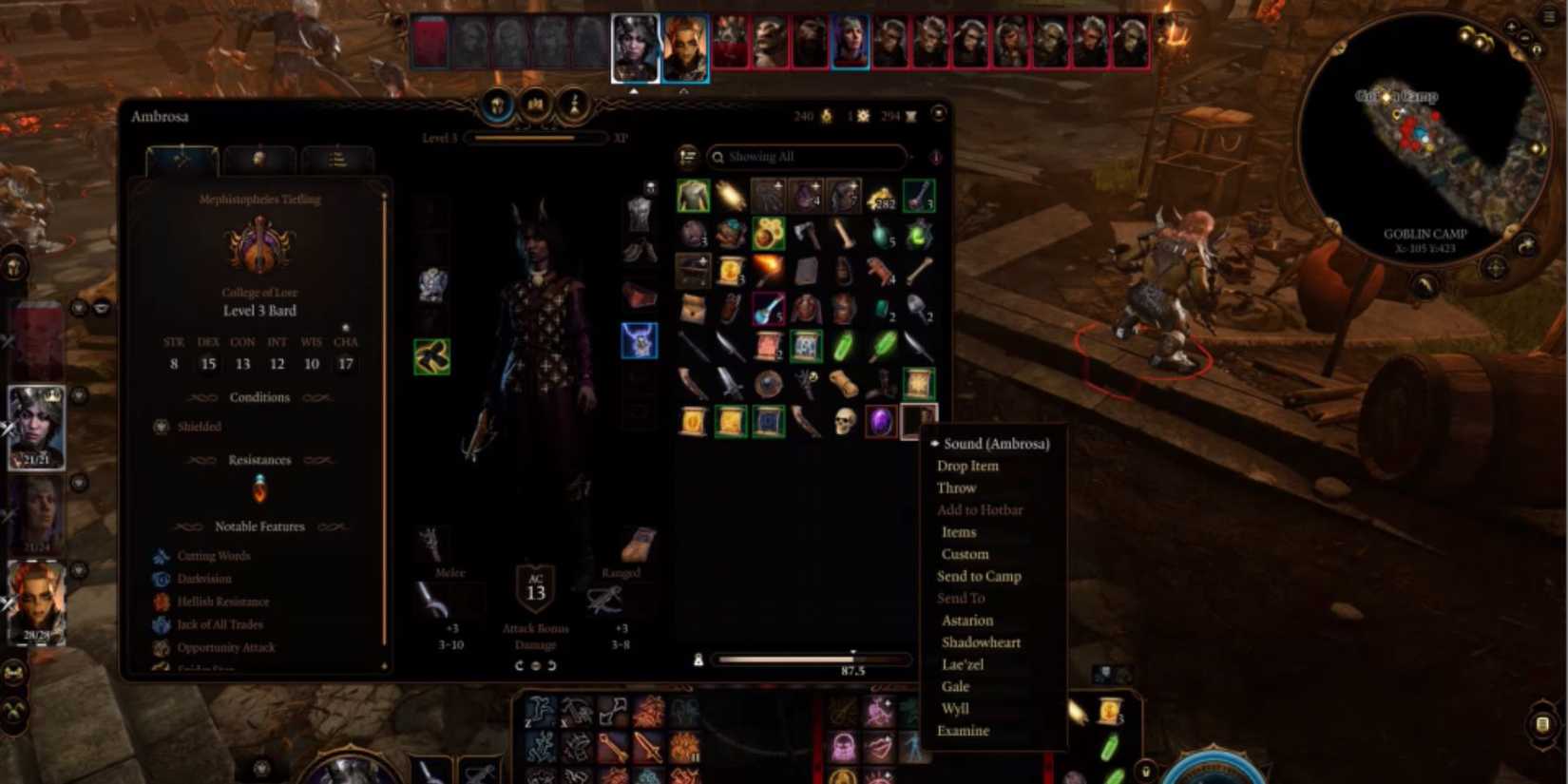Expand the Showing All filter dropdown

coord(912,157)
